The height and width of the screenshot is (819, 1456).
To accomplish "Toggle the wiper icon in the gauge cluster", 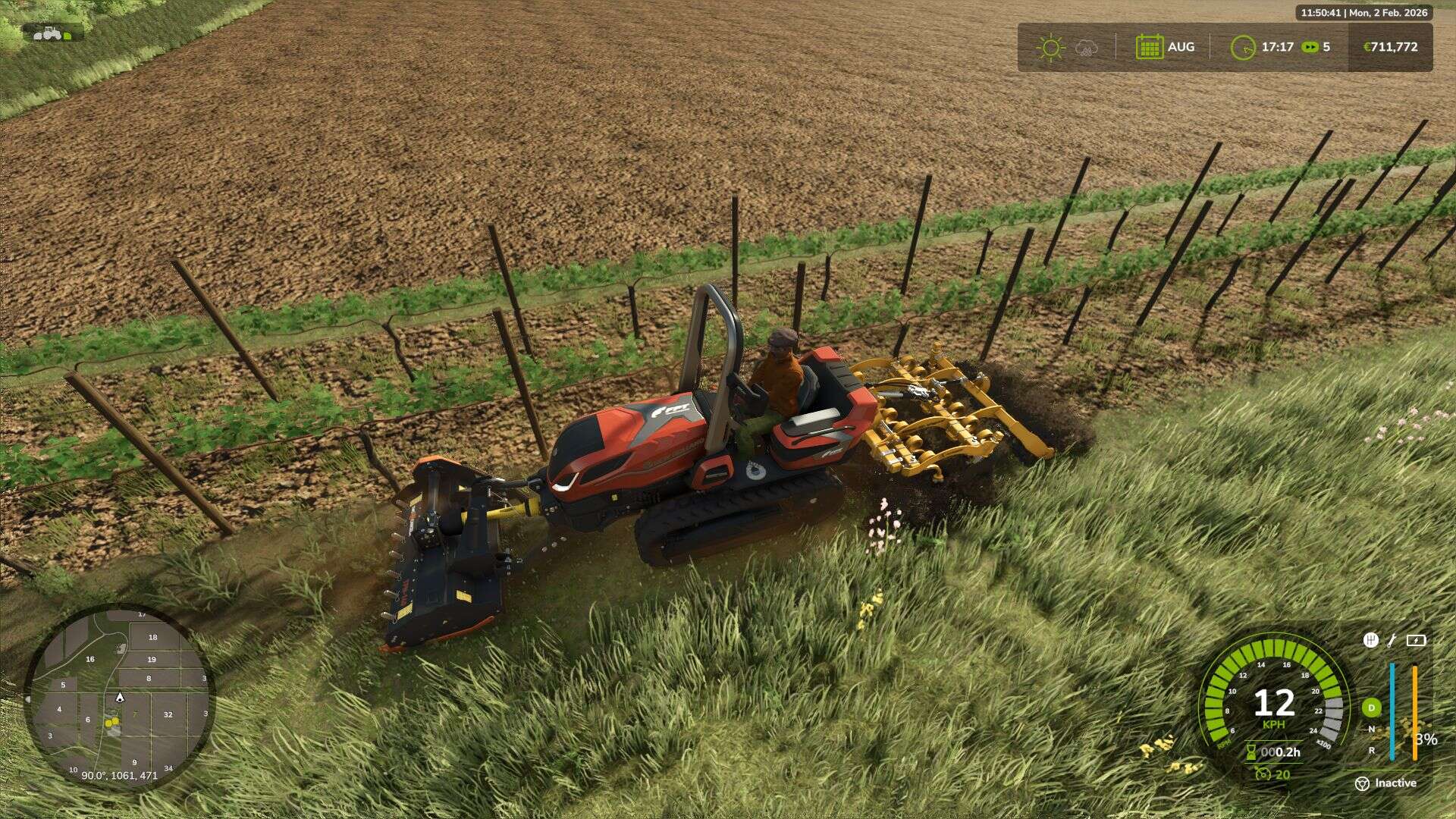I will (1392, 641).
